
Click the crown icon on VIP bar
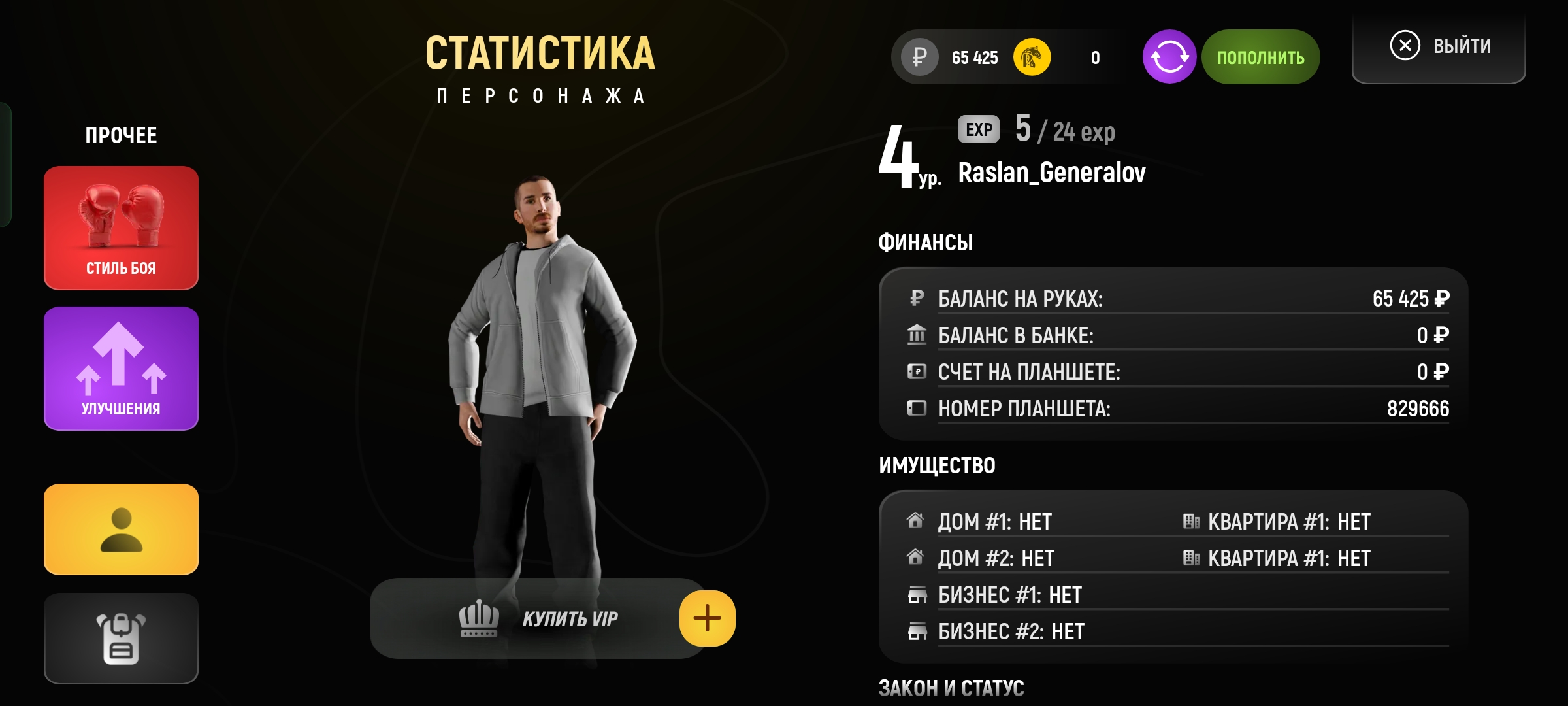tap(478, 617)
